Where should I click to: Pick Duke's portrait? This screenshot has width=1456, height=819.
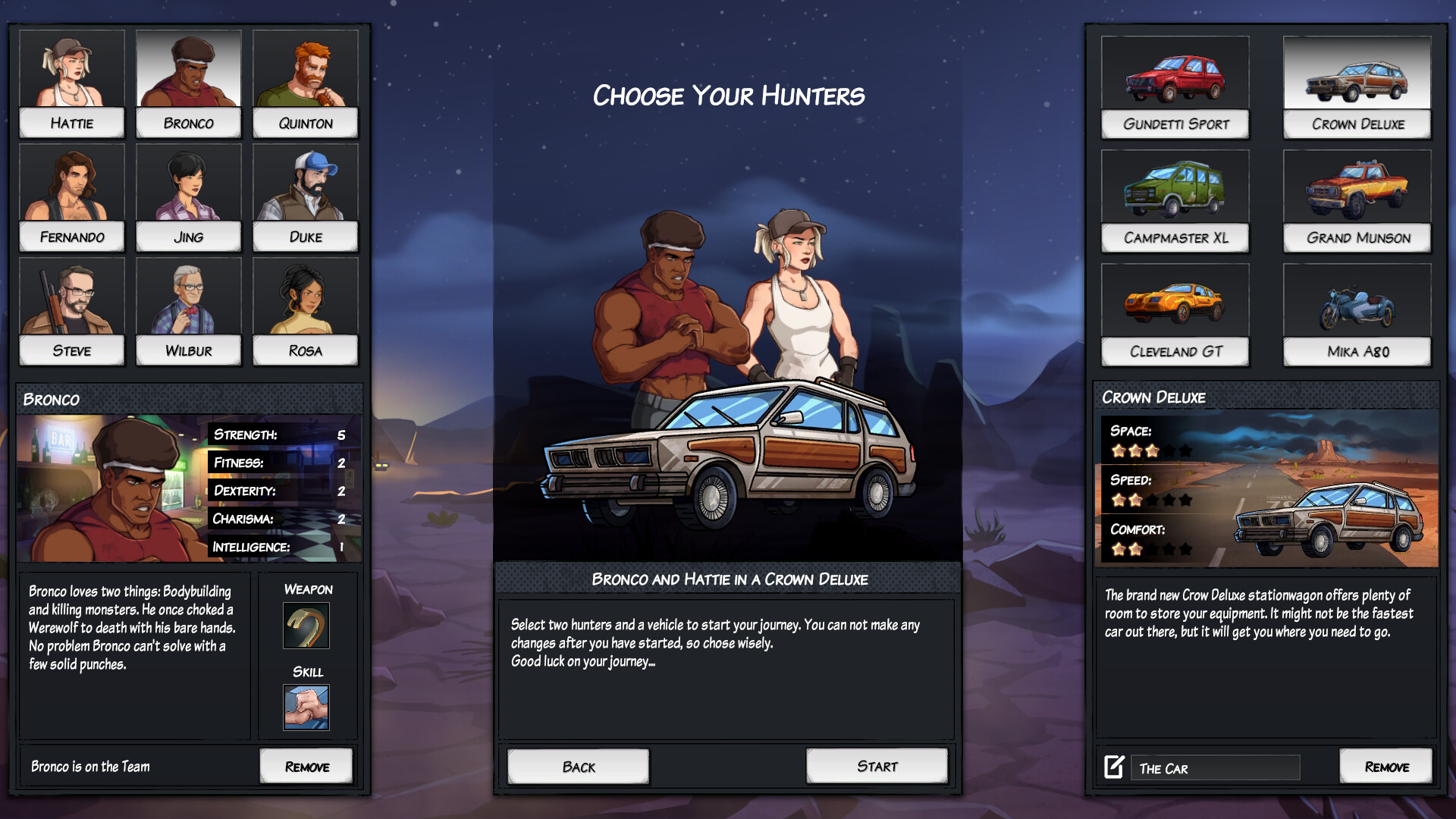point(306,182)
